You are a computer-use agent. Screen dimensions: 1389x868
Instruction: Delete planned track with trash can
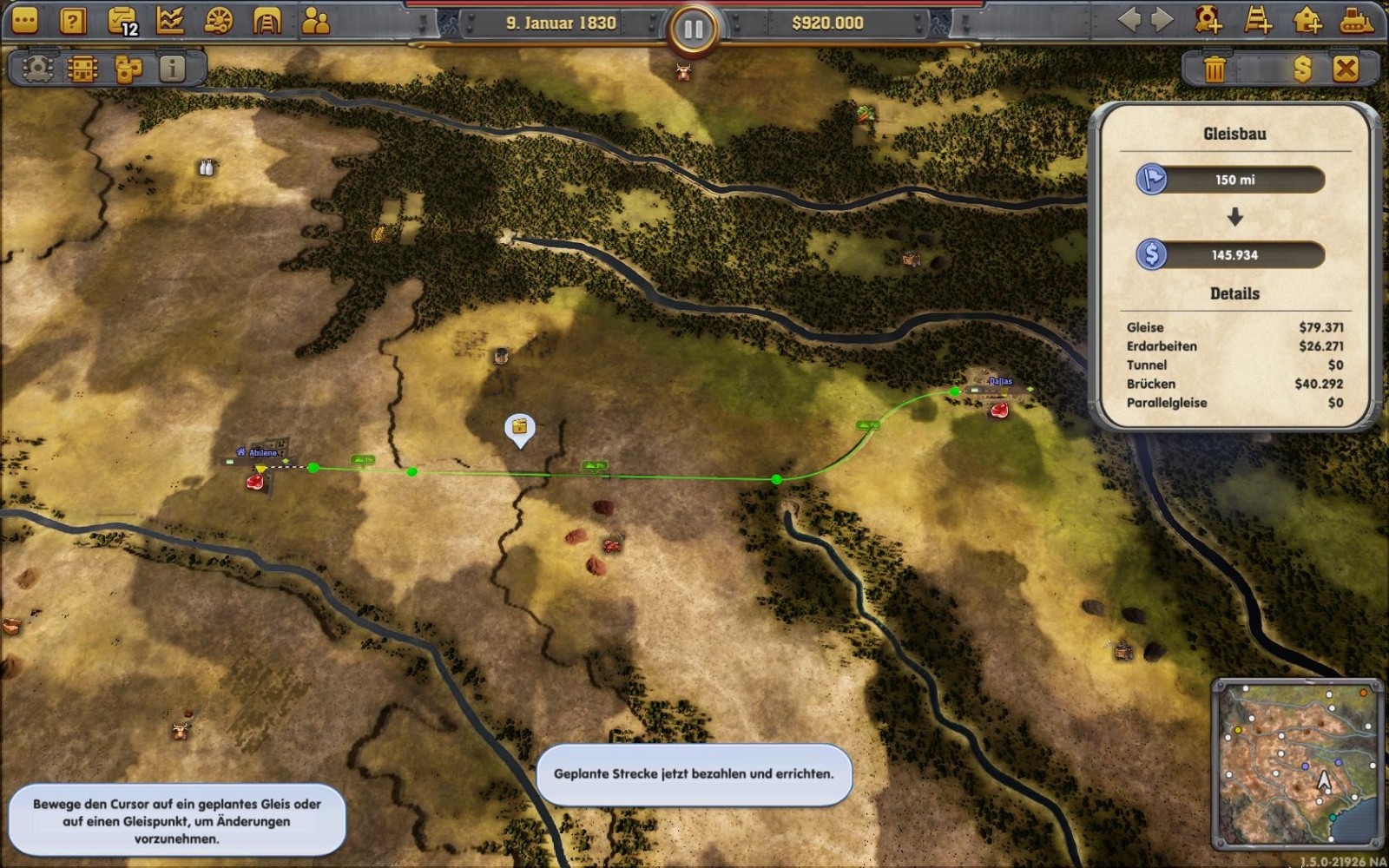(1215, 69)
